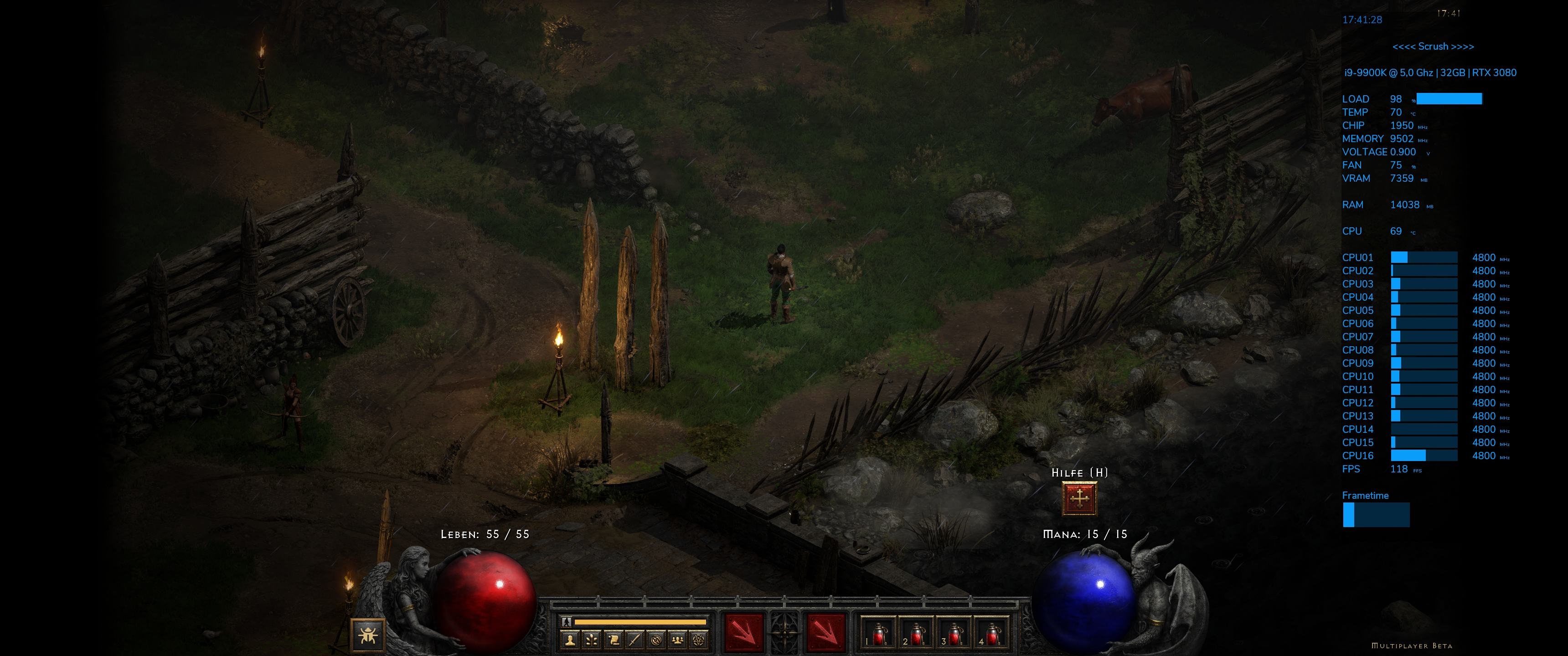Toggle the walk/run figure button

[x=567, y=622]
